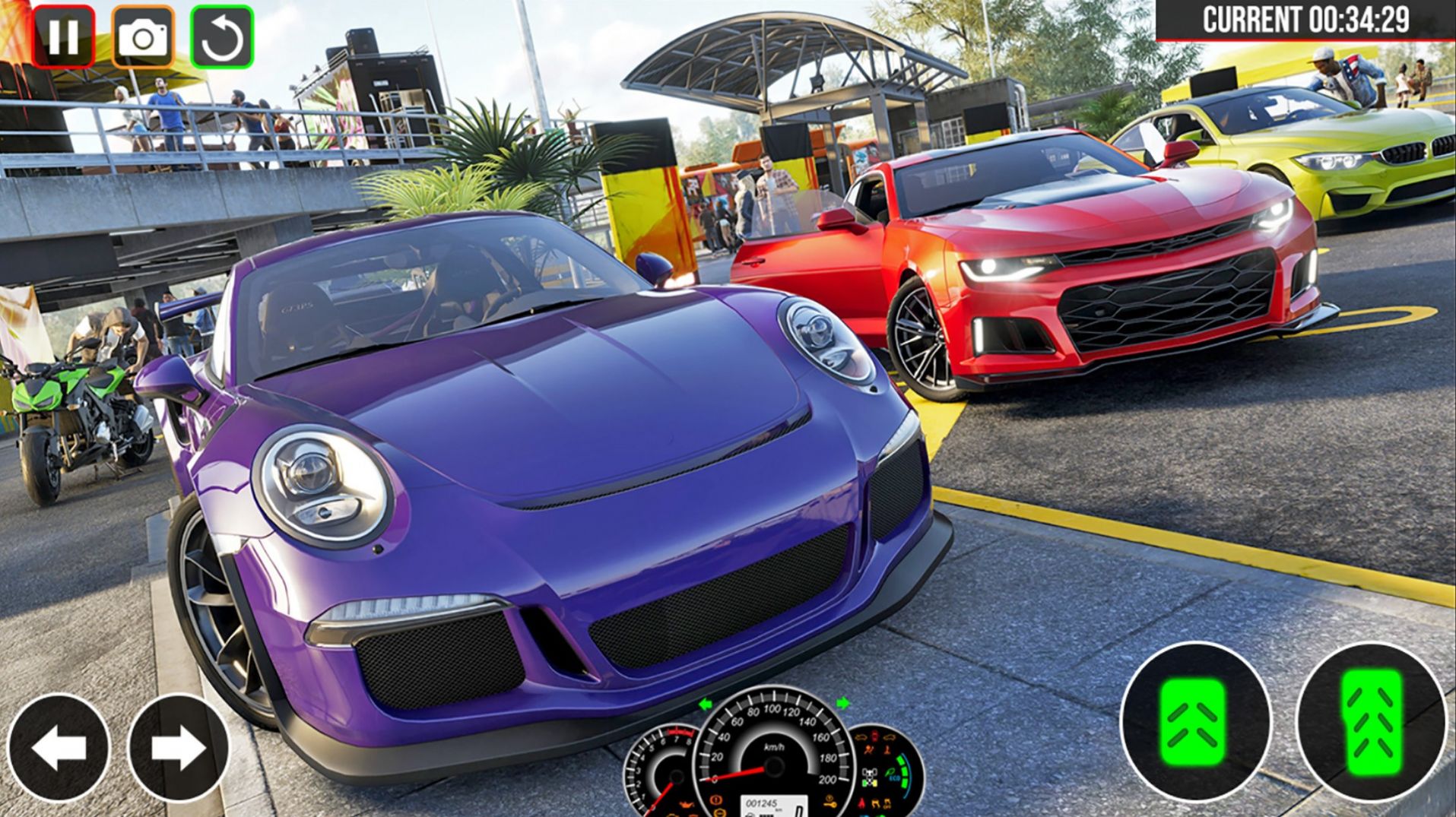
Task: Steer left with the left arrow button
Action: pos(59,748)
